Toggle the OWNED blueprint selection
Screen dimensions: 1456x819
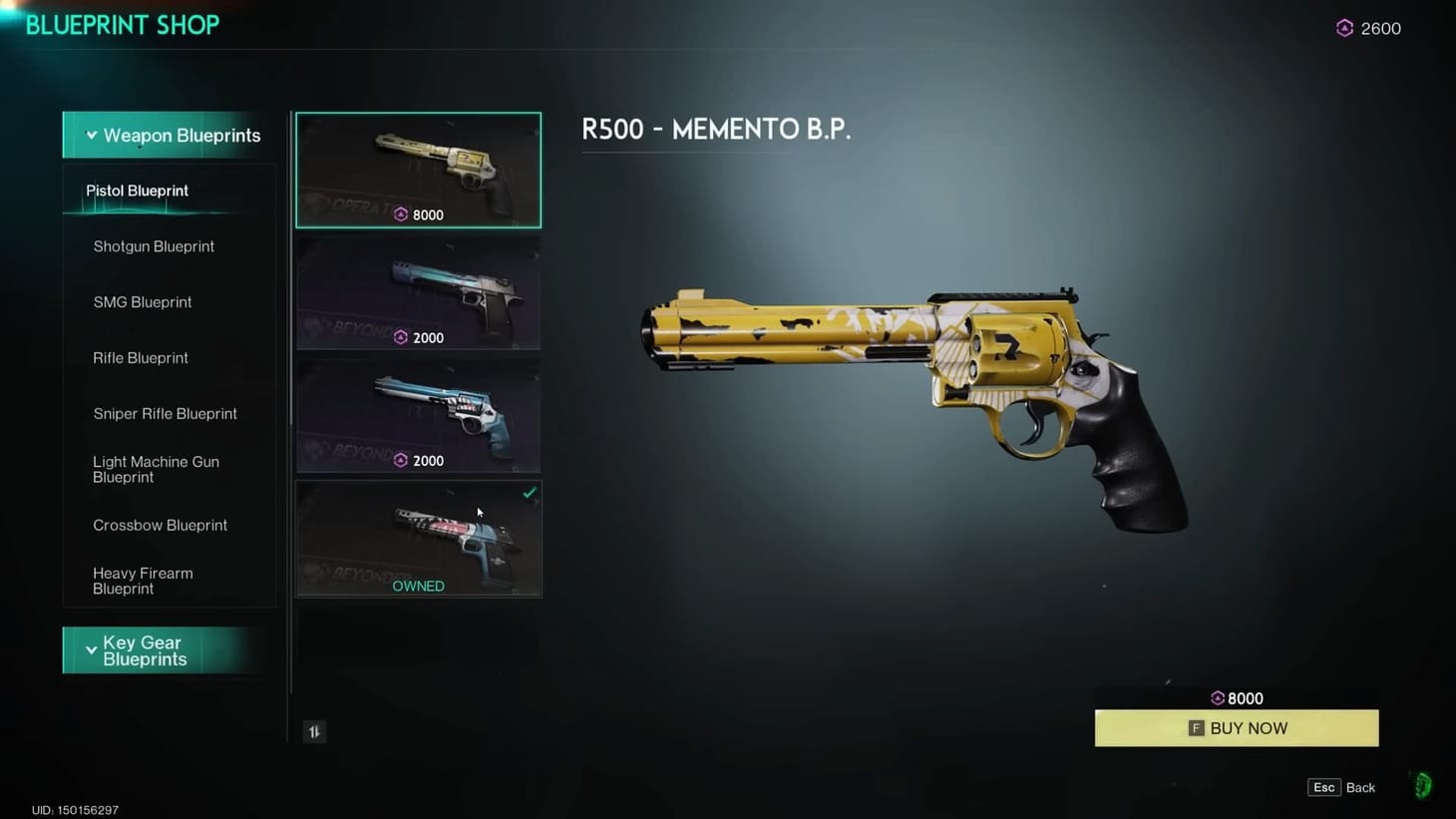coord(418,537)
